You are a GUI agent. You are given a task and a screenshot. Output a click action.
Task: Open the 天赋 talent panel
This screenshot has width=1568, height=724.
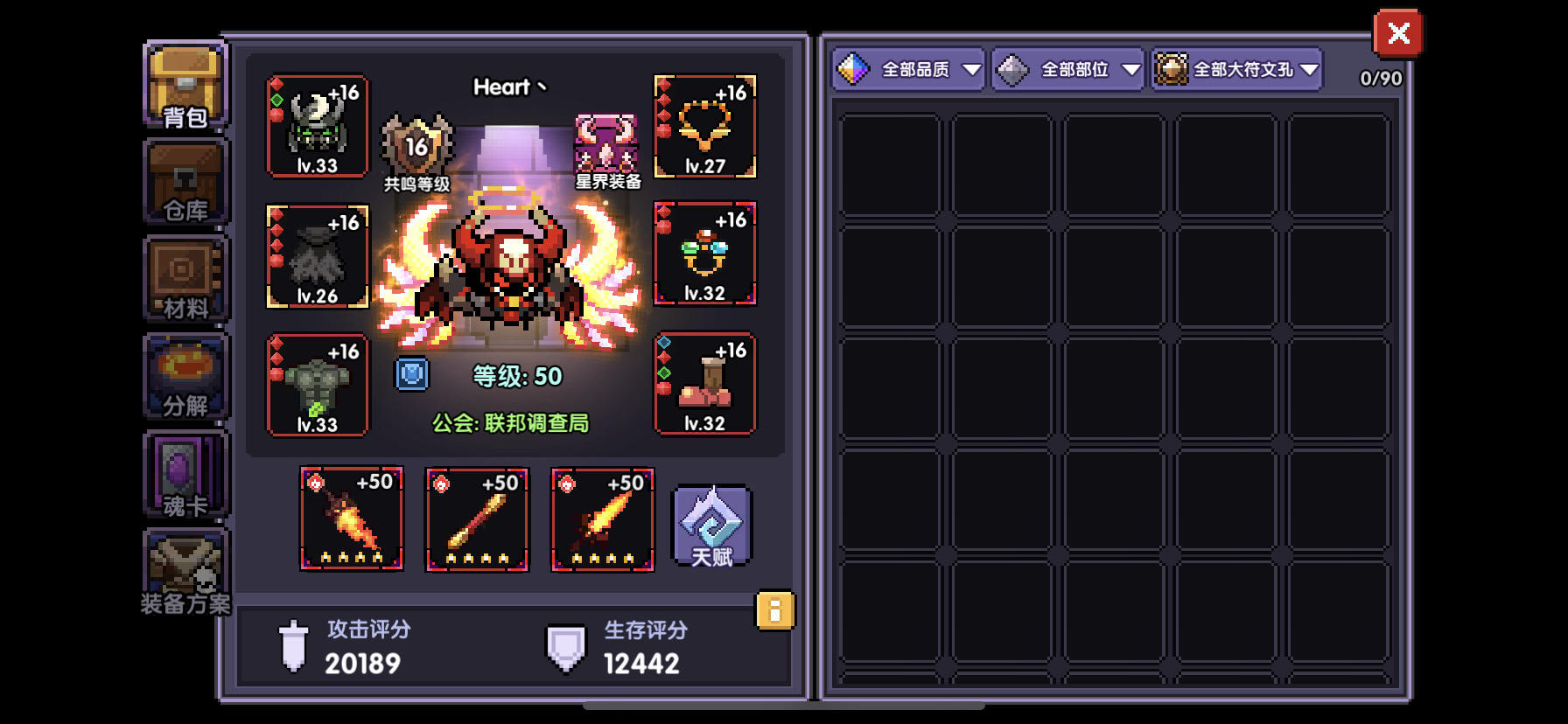pyautogui.click(x=710, y=525)
